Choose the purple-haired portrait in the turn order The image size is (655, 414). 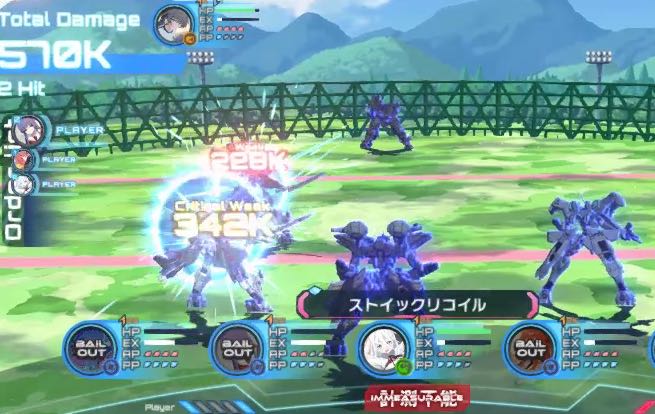[29, 129]
